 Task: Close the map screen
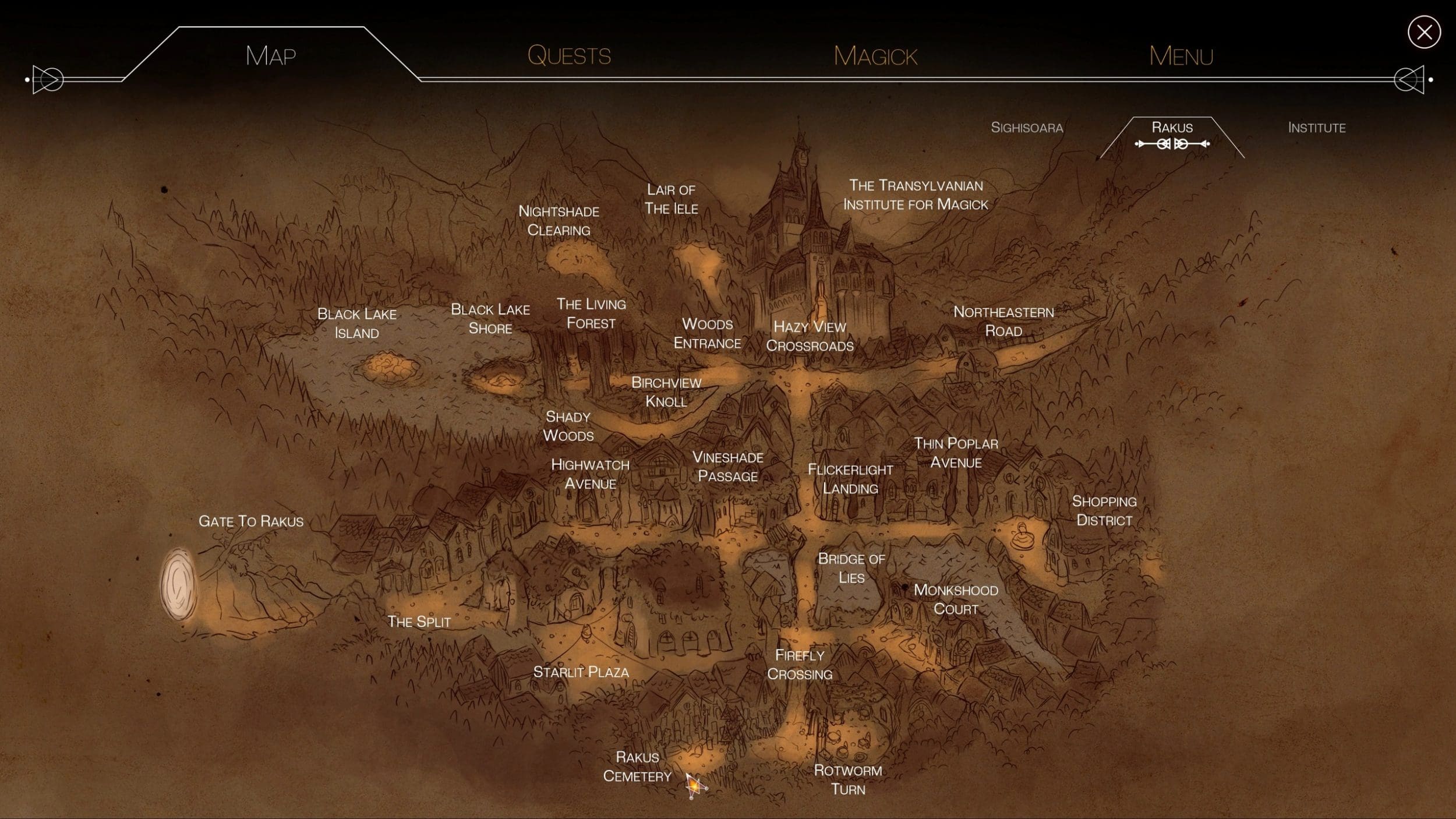pos(1424,33)
